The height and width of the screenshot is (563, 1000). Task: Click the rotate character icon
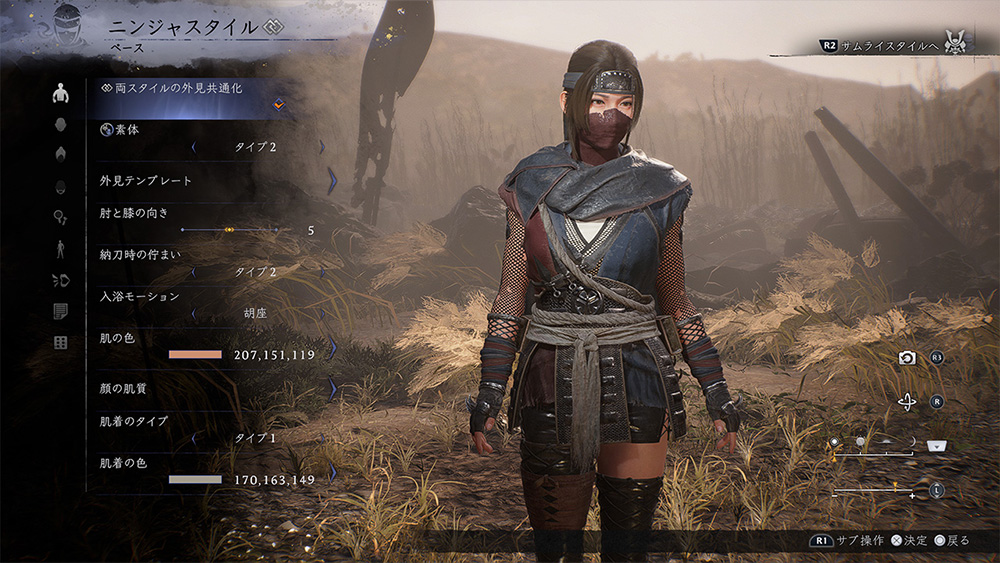pyautogui.click(x=907, y=402)
